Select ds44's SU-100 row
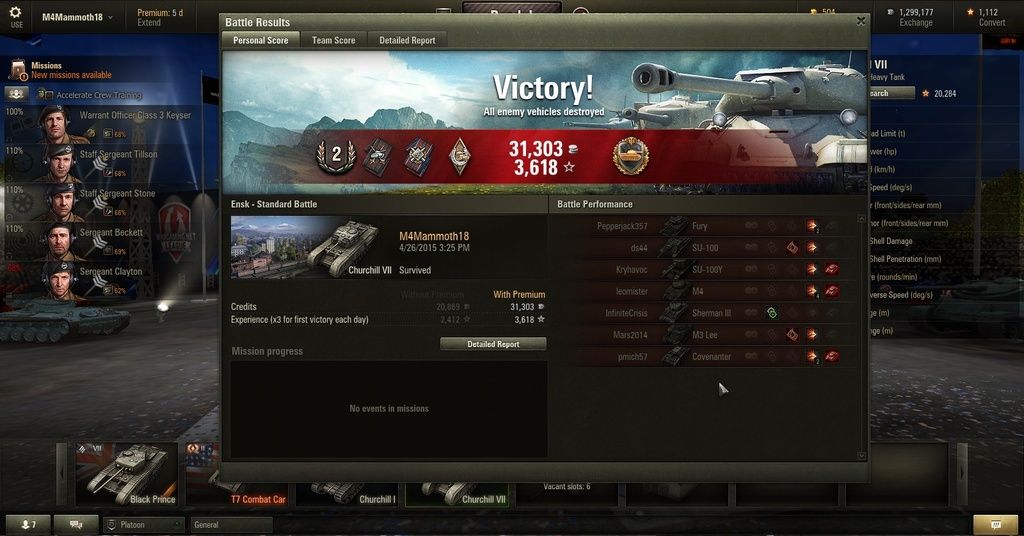Screen dimensions: 1024x536 point(705,248)
